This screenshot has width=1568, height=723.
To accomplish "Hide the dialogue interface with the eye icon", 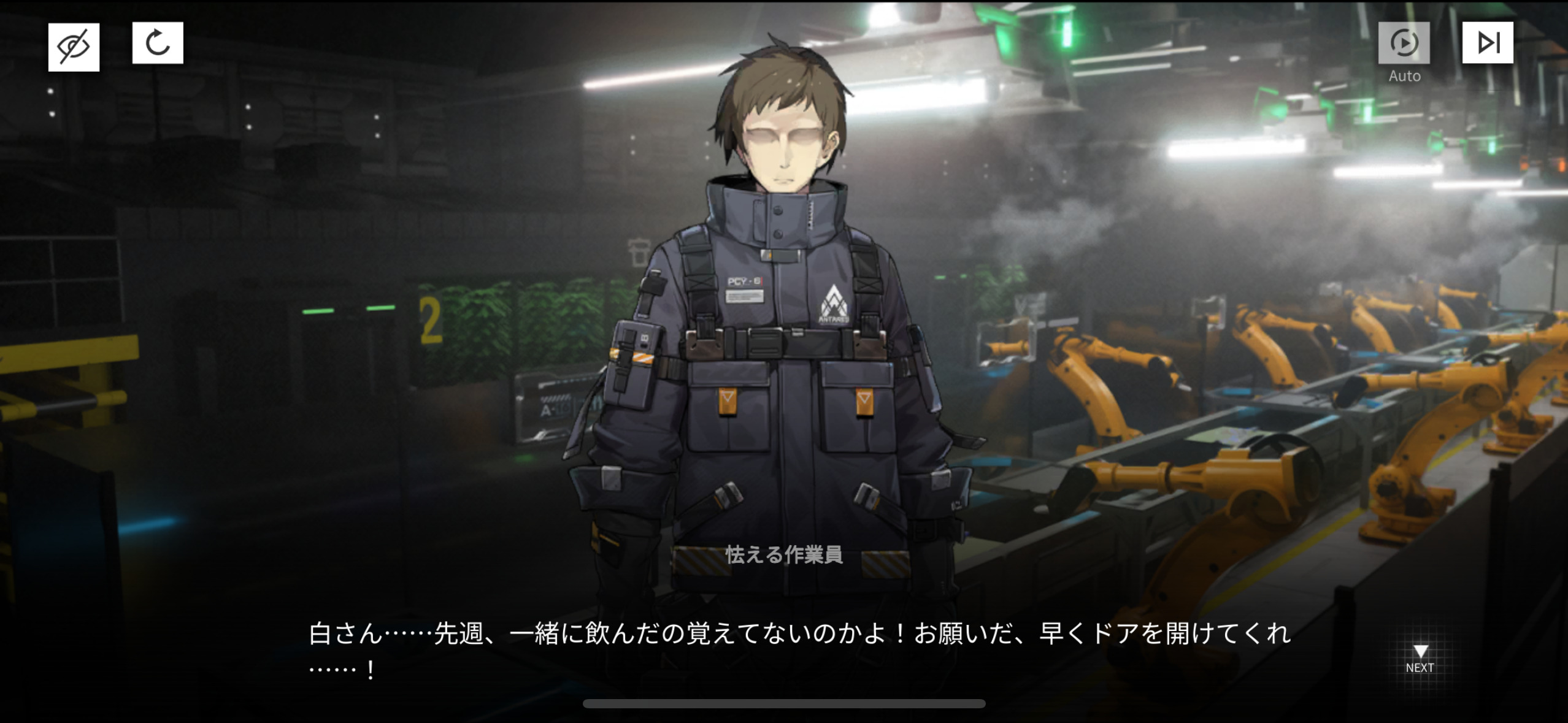I will [74, 47].
